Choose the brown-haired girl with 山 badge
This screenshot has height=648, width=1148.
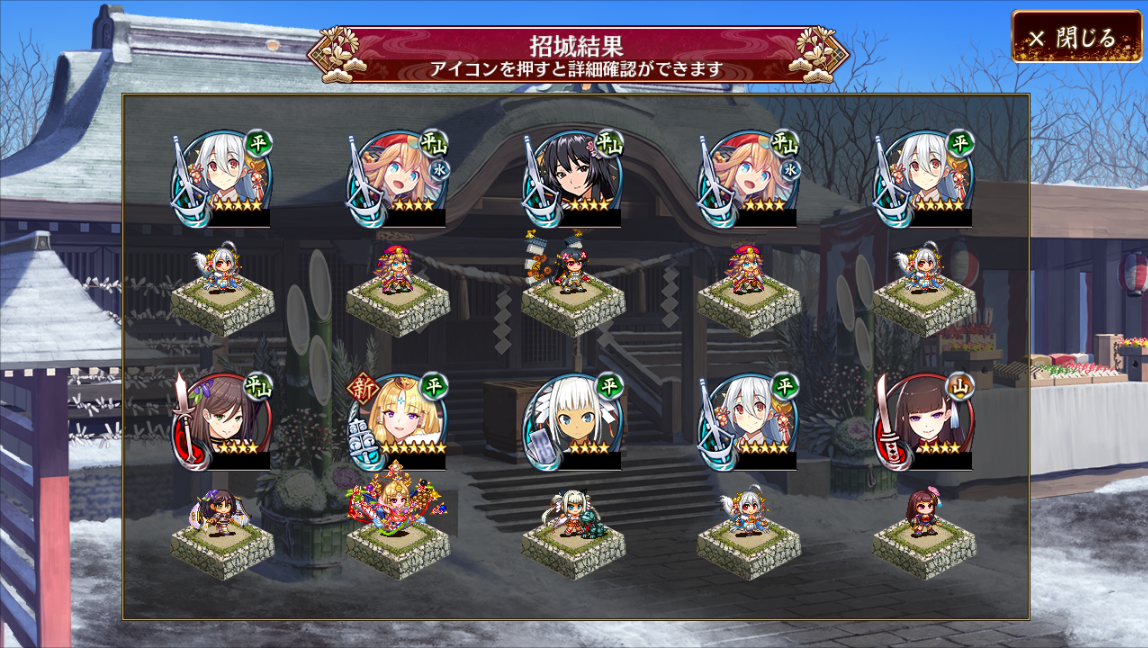924,421
